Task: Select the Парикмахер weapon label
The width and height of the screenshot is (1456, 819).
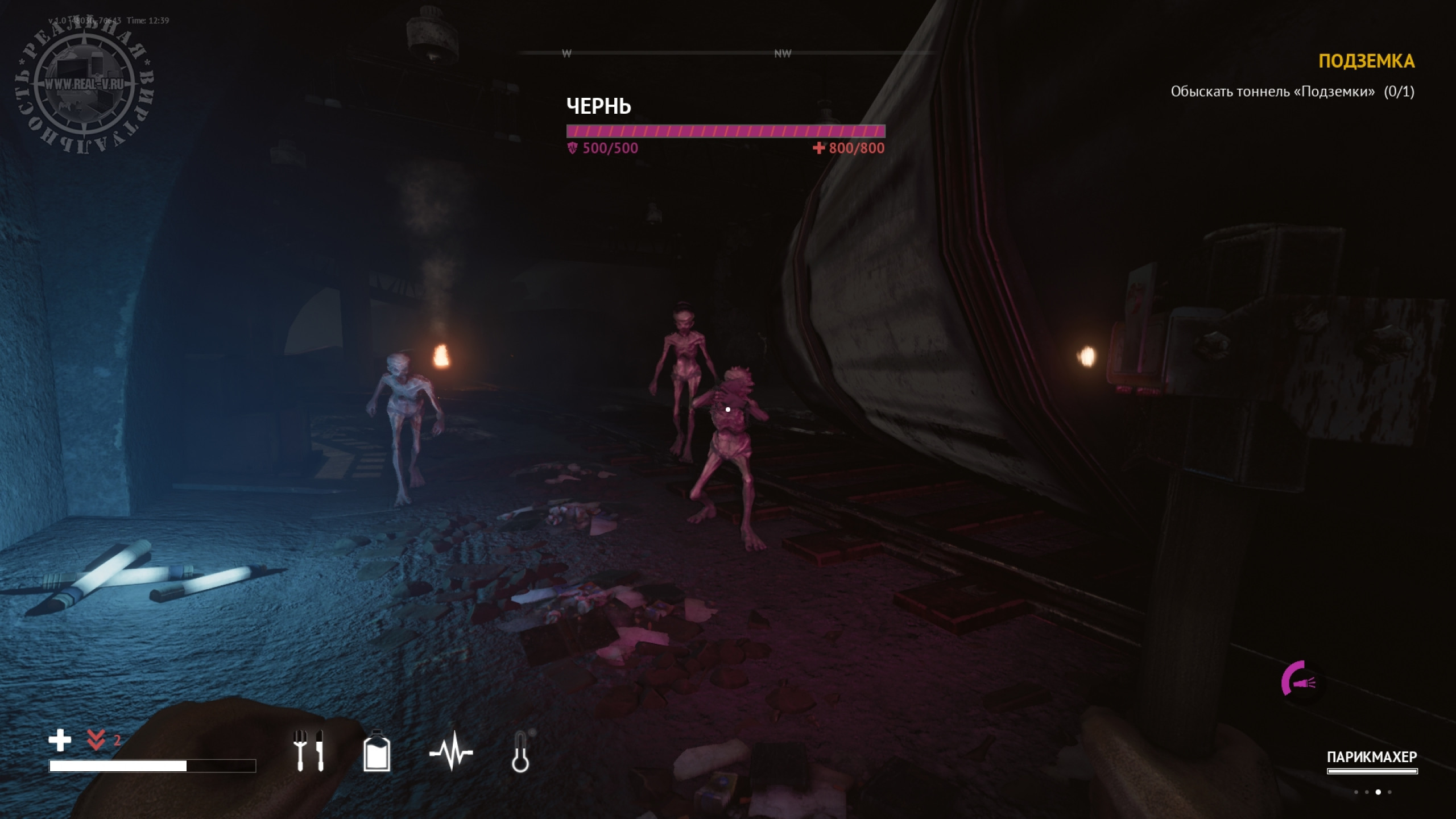Action: point(1371,757)
